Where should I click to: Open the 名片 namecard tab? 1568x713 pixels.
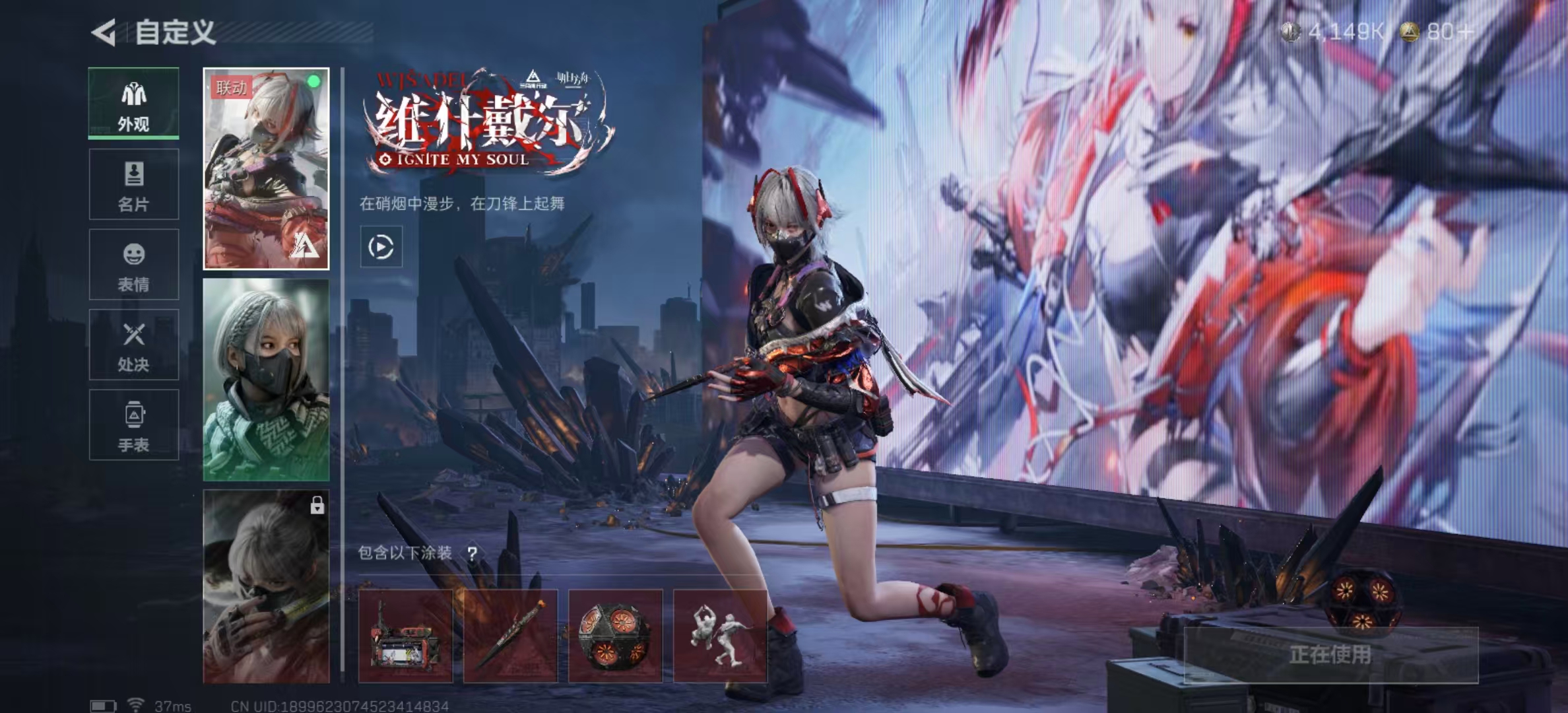(x=134, y=184)
